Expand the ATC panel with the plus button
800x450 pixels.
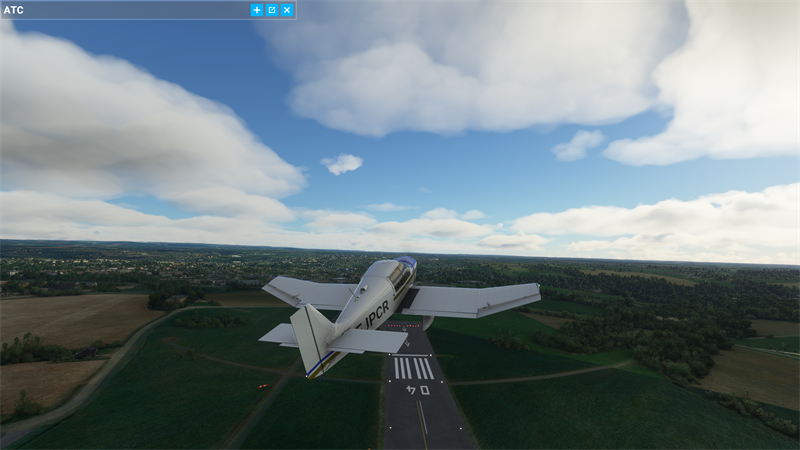[x=257, y=10]
